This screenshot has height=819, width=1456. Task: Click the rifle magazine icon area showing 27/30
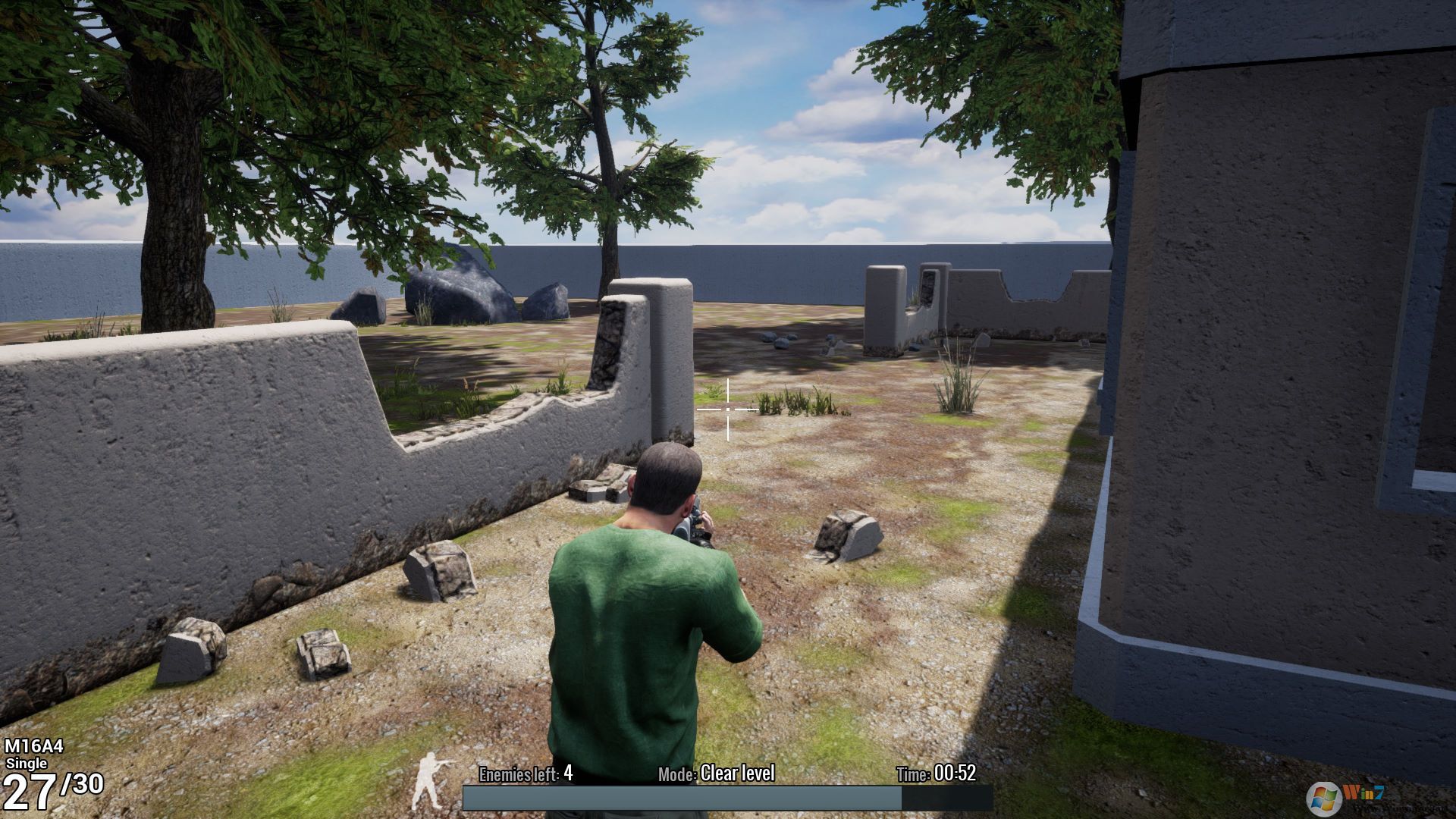point(53,789)
